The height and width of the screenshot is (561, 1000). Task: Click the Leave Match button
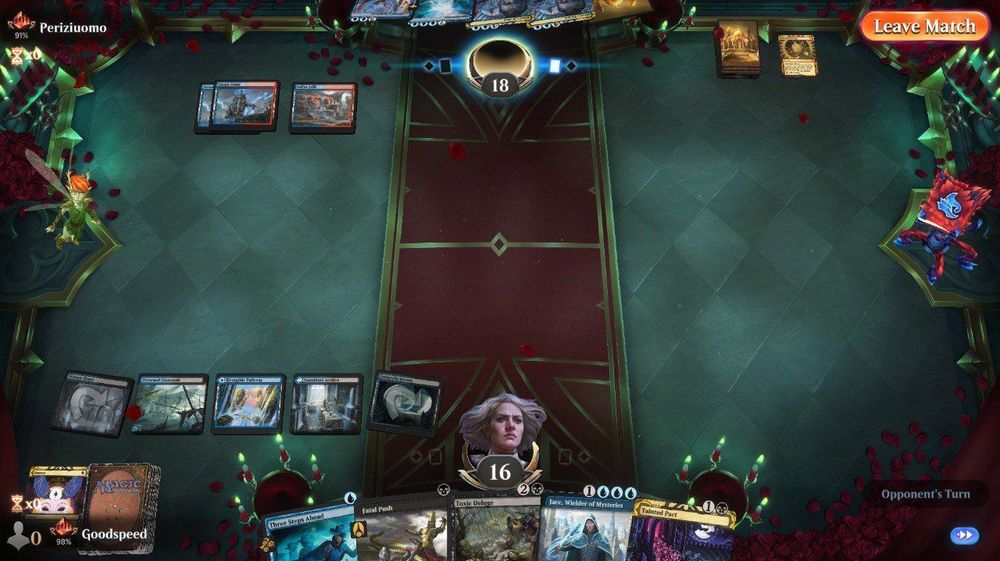pos(924,26)
